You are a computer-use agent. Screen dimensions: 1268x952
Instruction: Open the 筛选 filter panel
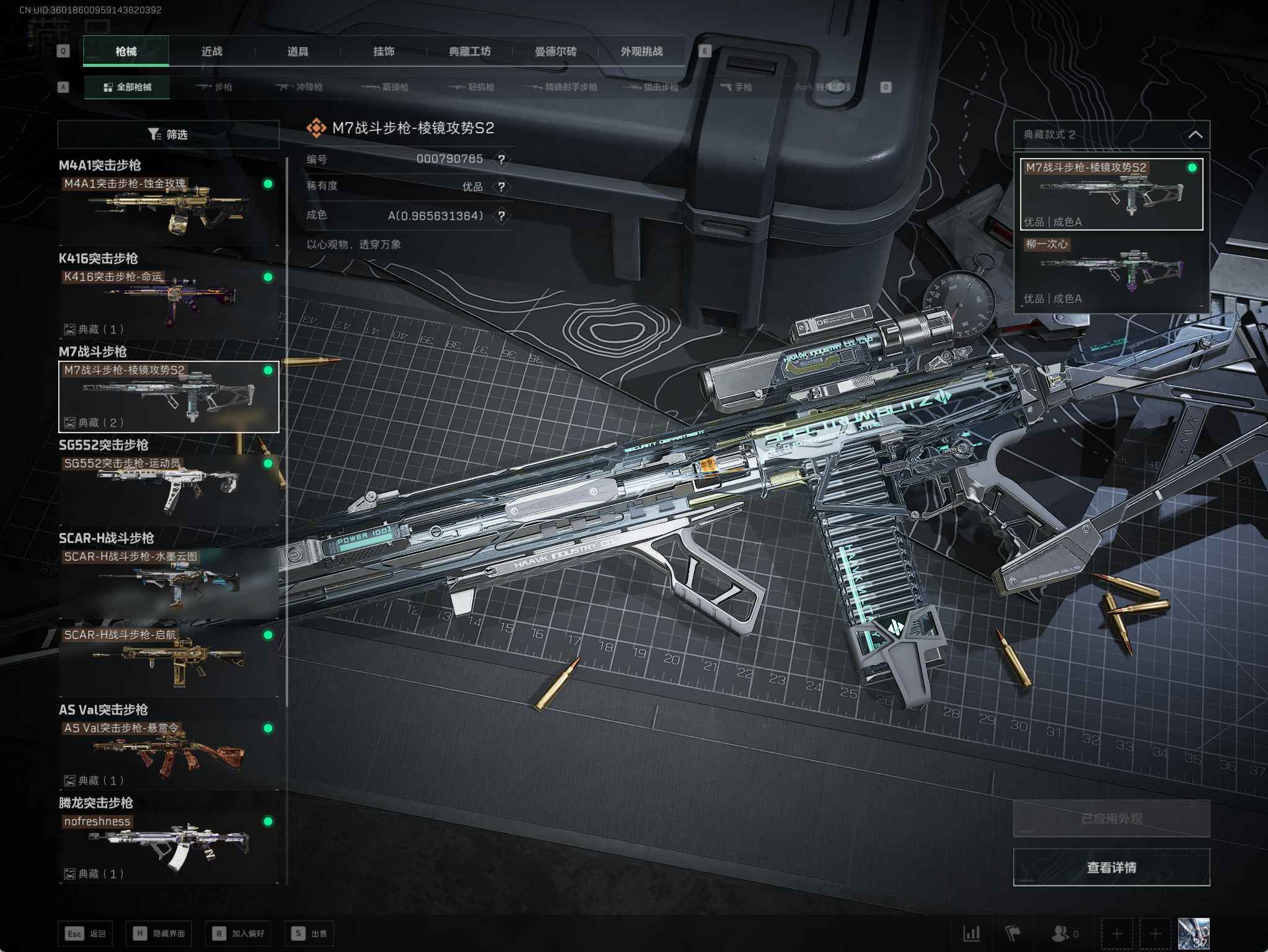point(168,134)
